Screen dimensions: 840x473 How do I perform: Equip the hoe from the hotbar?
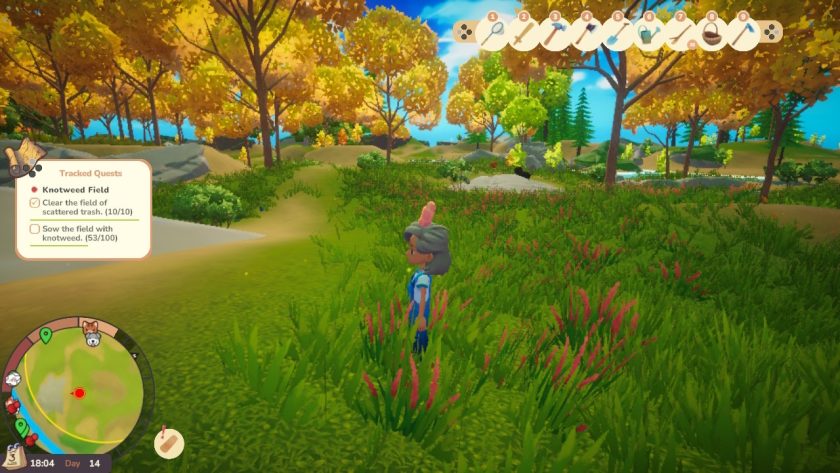742,33
